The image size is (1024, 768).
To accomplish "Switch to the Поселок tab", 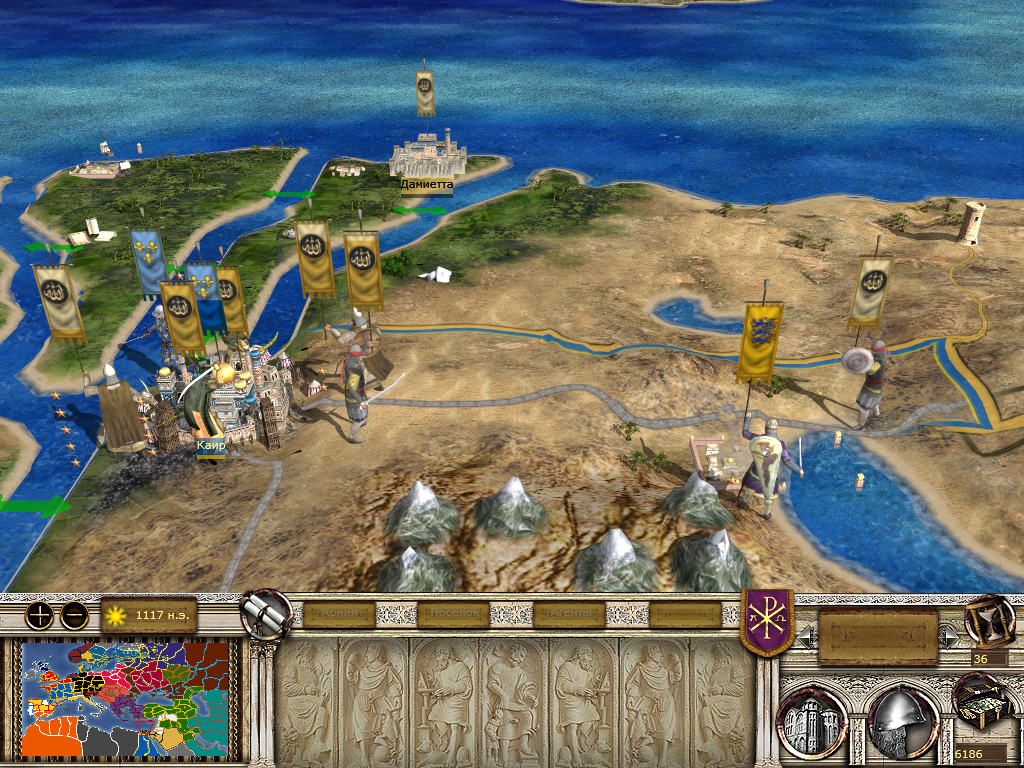I will coord(453,614).
